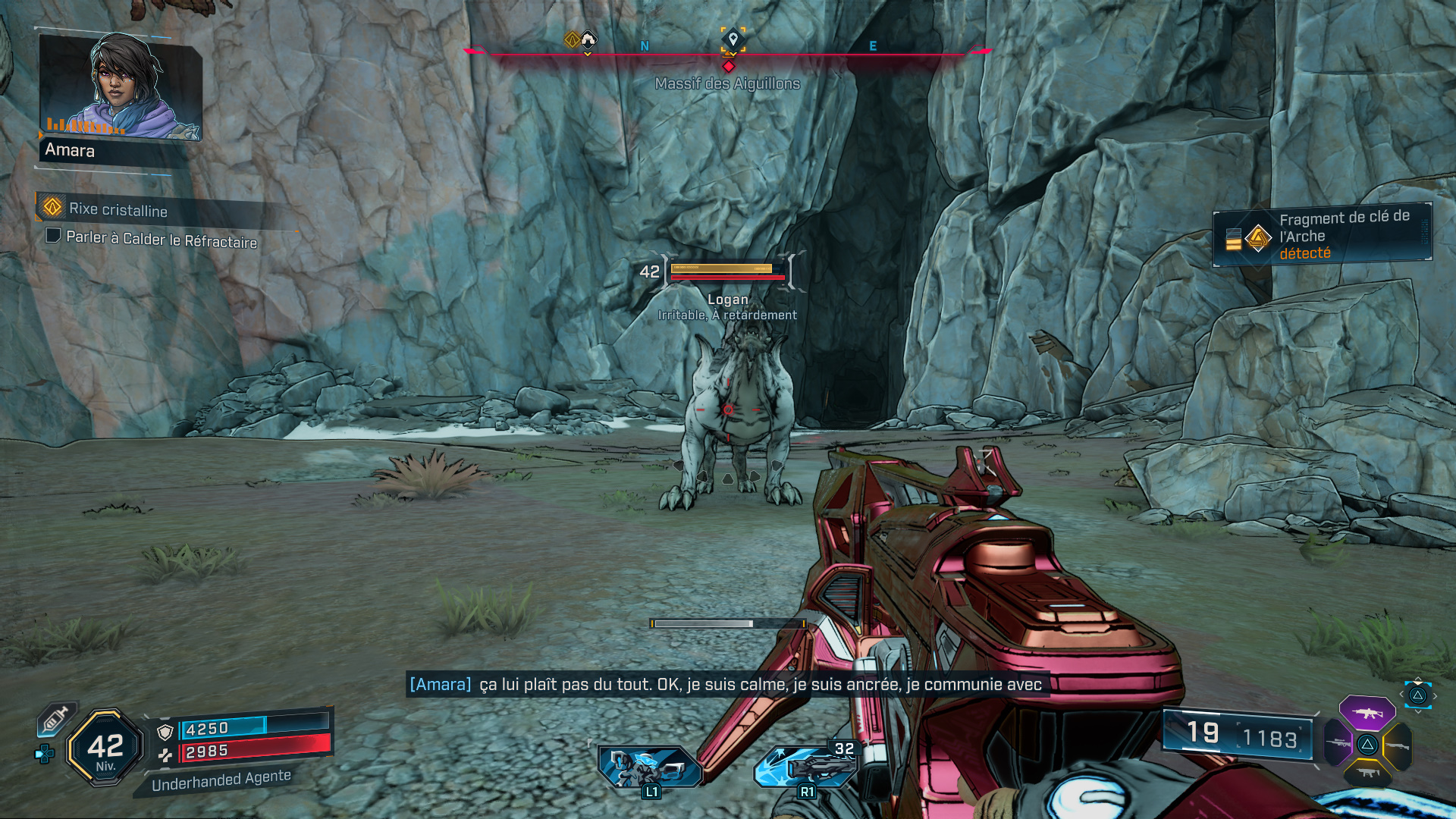
Task: Select the blue directional pad icon
Action: (45, 754)
